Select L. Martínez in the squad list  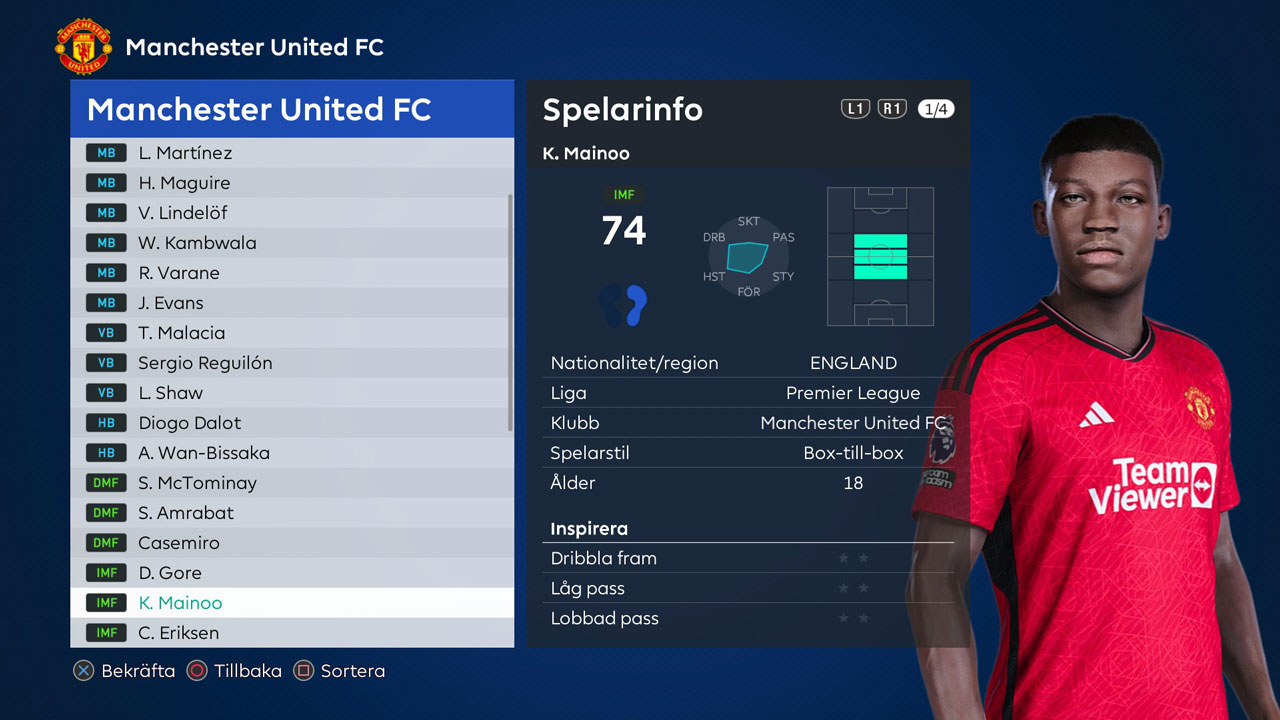coord(290,153)
